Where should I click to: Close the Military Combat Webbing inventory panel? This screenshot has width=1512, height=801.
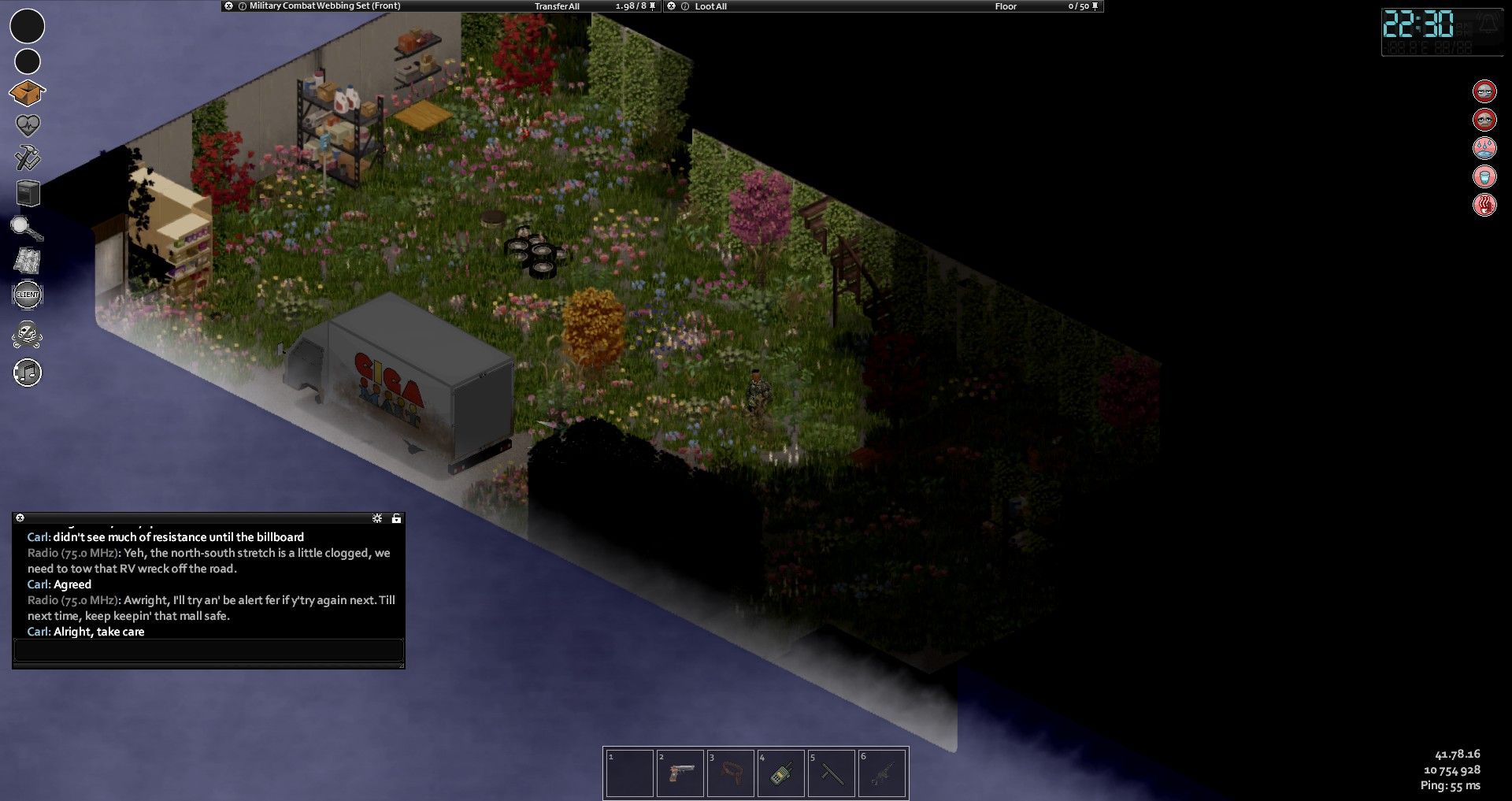point(229,6)
